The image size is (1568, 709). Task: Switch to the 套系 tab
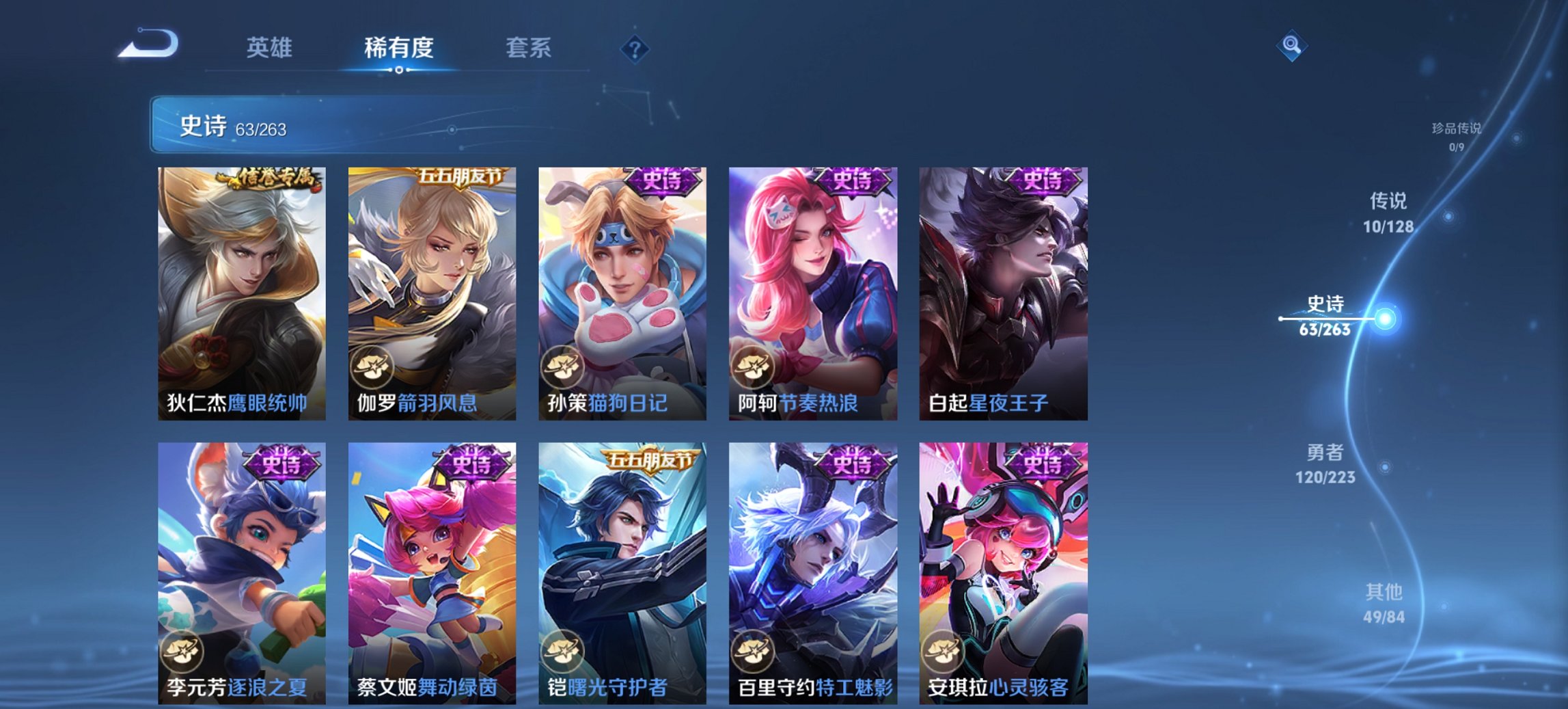[x=529, y=48]
